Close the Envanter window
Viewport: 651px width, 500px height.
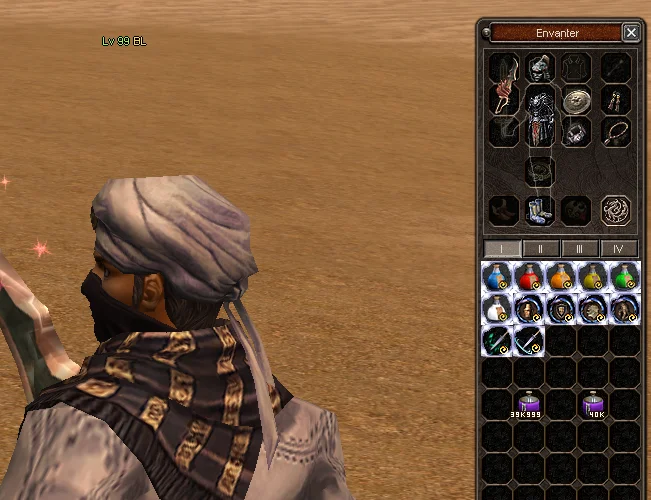(631, 33)
